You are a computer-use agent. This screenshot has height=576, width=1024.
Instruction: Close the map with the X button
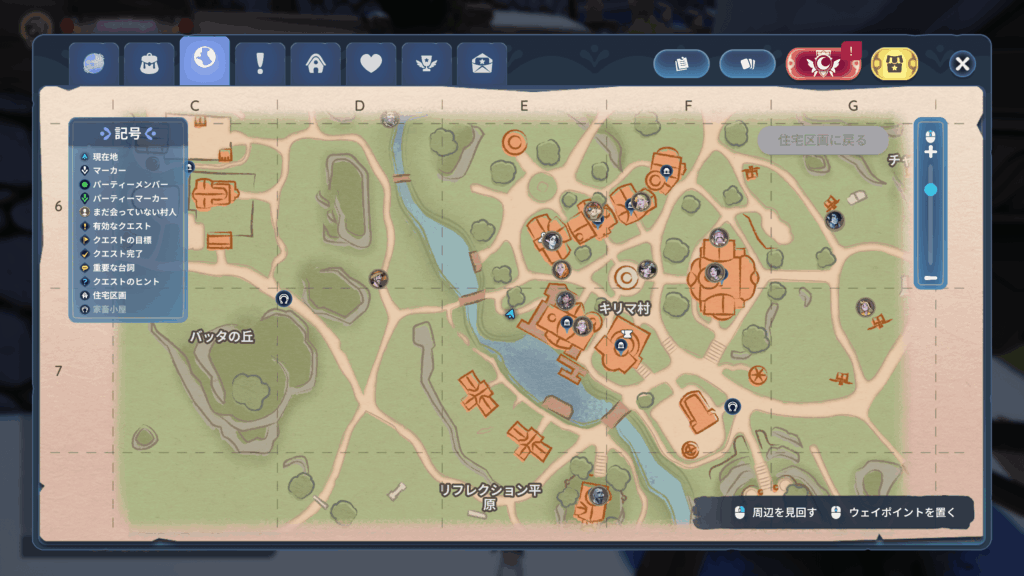click(962, 64)
